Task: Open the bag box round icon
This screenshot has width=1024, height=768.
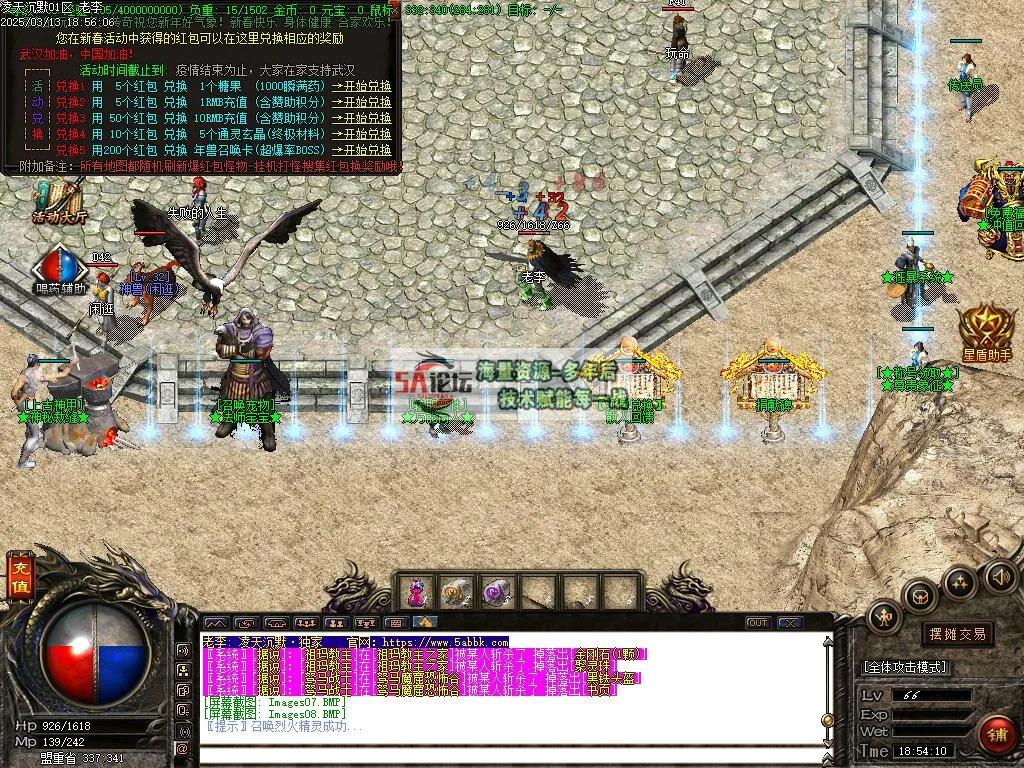Action: coord(919,596)
